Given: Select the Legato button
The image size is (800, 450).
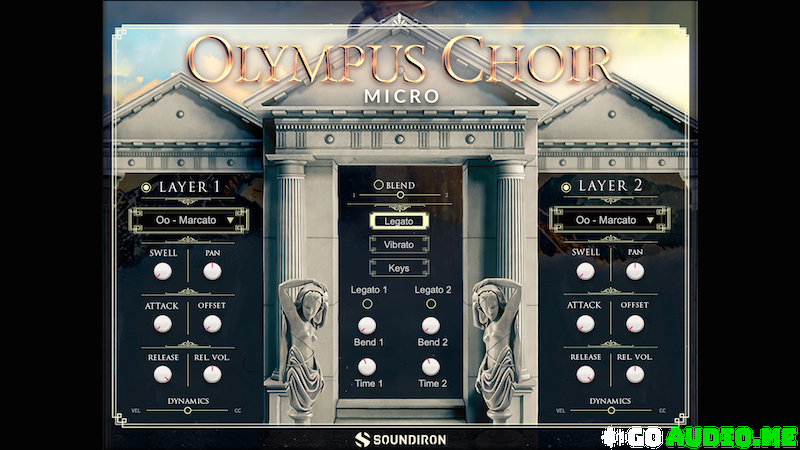Looking at the screenshot, I should (399, 220).
